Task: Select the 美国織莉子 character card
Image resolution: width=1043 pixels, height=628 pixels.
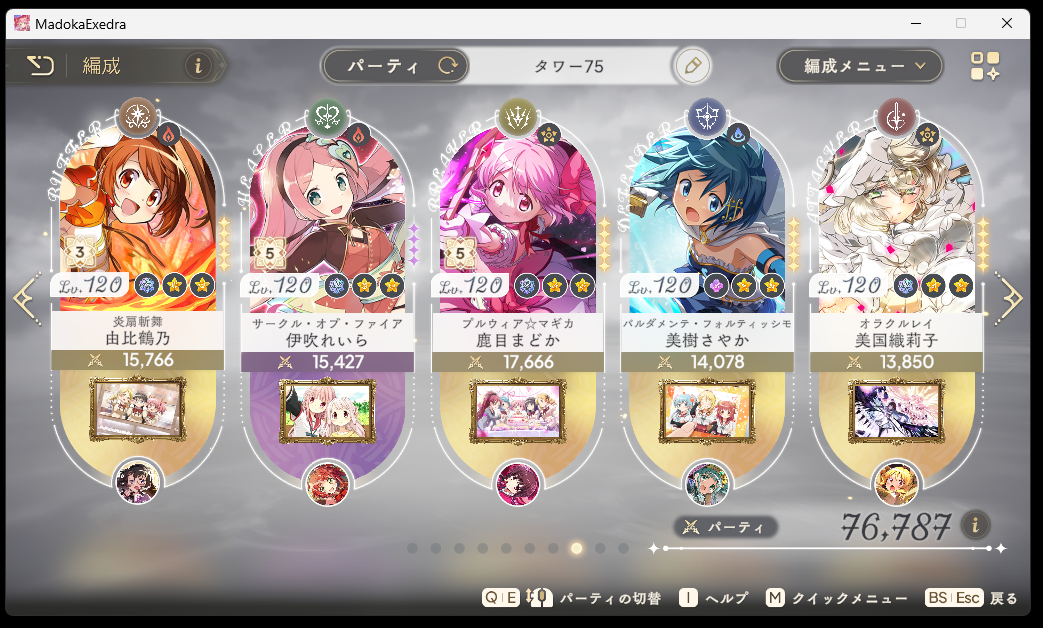Action: tap(896, 220)
